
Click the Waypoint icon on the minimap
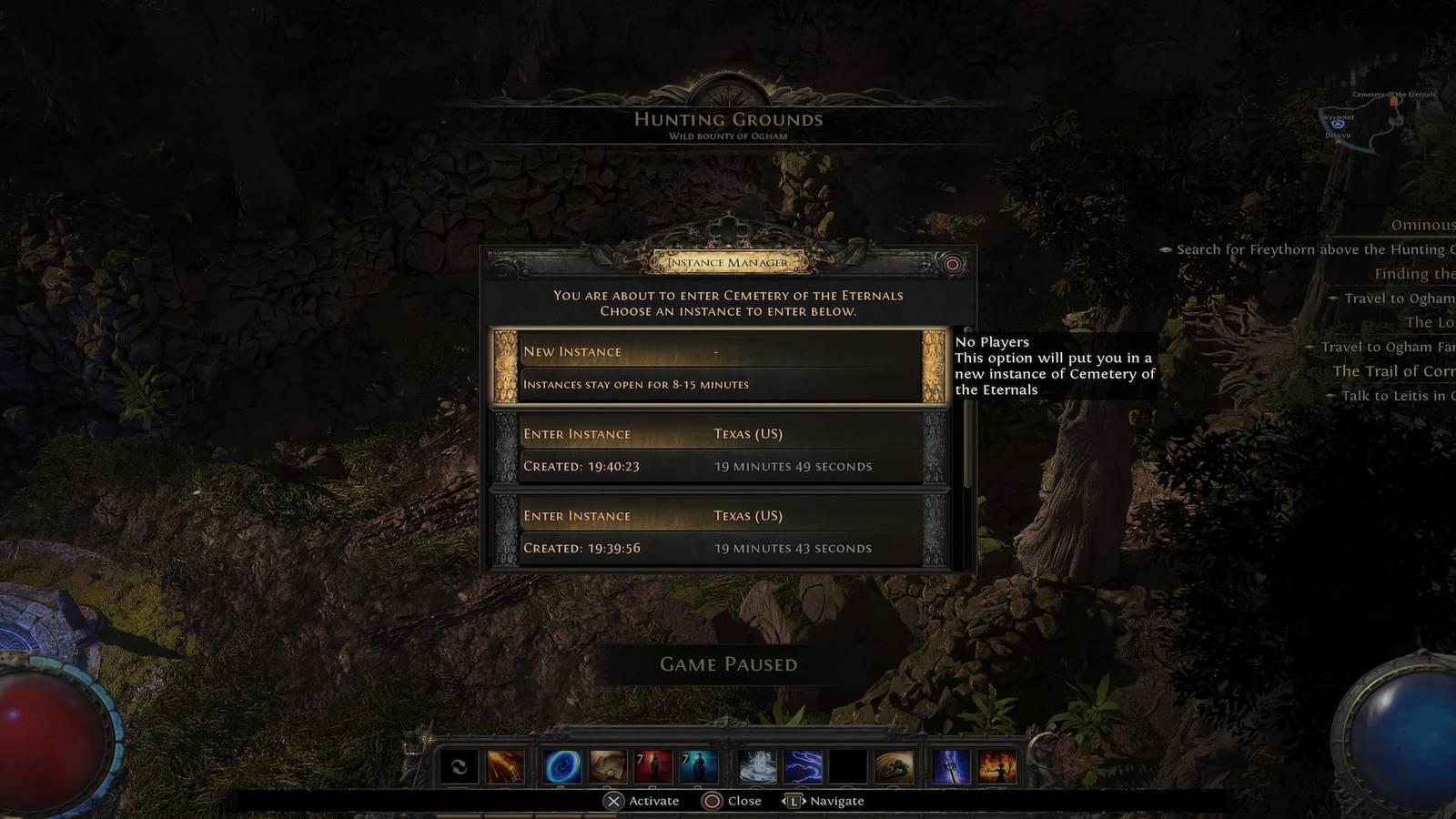tap(1338, 124)
